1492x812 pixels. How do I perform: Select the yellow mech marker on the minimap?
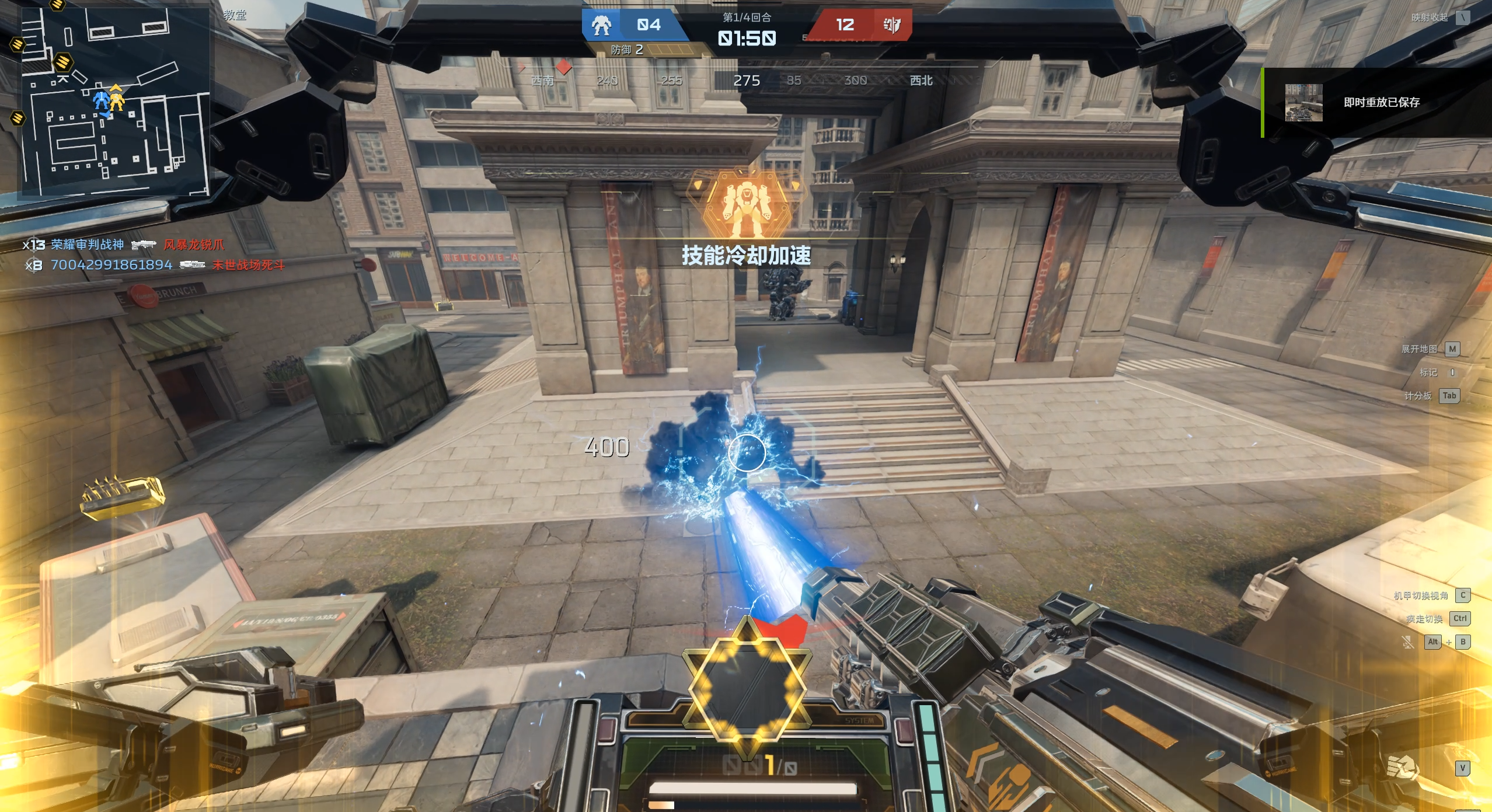[117, 100]
